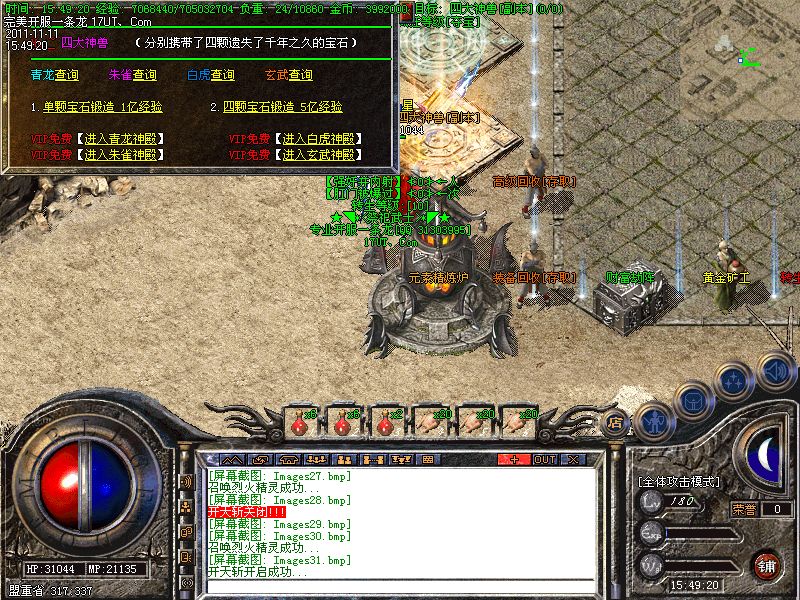Enter the 朱雀神殿 via its link
This screenshot has width=800, height=600.
click(x=119, y=155)
